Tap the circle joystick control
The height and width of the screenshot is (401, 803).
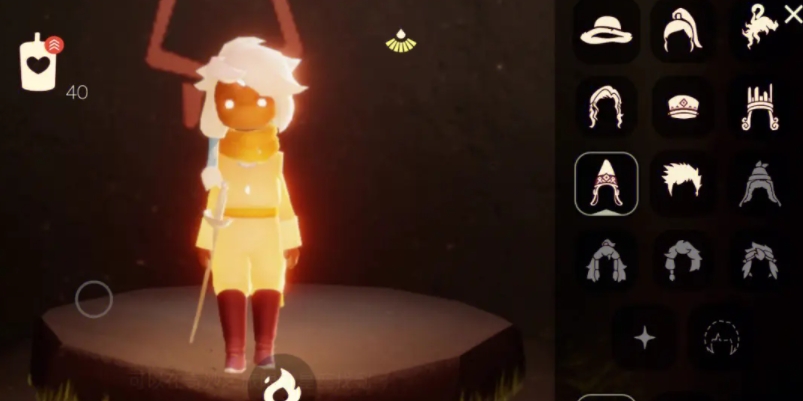(x=94, y=298)
